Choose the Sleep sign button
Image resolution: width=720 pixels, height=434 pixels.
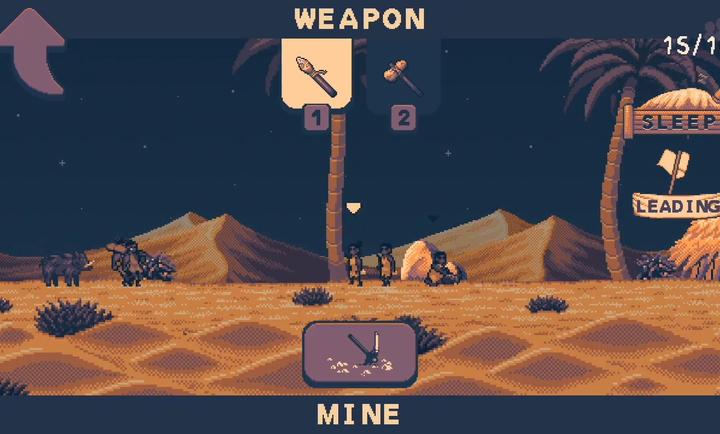[676, 121]
